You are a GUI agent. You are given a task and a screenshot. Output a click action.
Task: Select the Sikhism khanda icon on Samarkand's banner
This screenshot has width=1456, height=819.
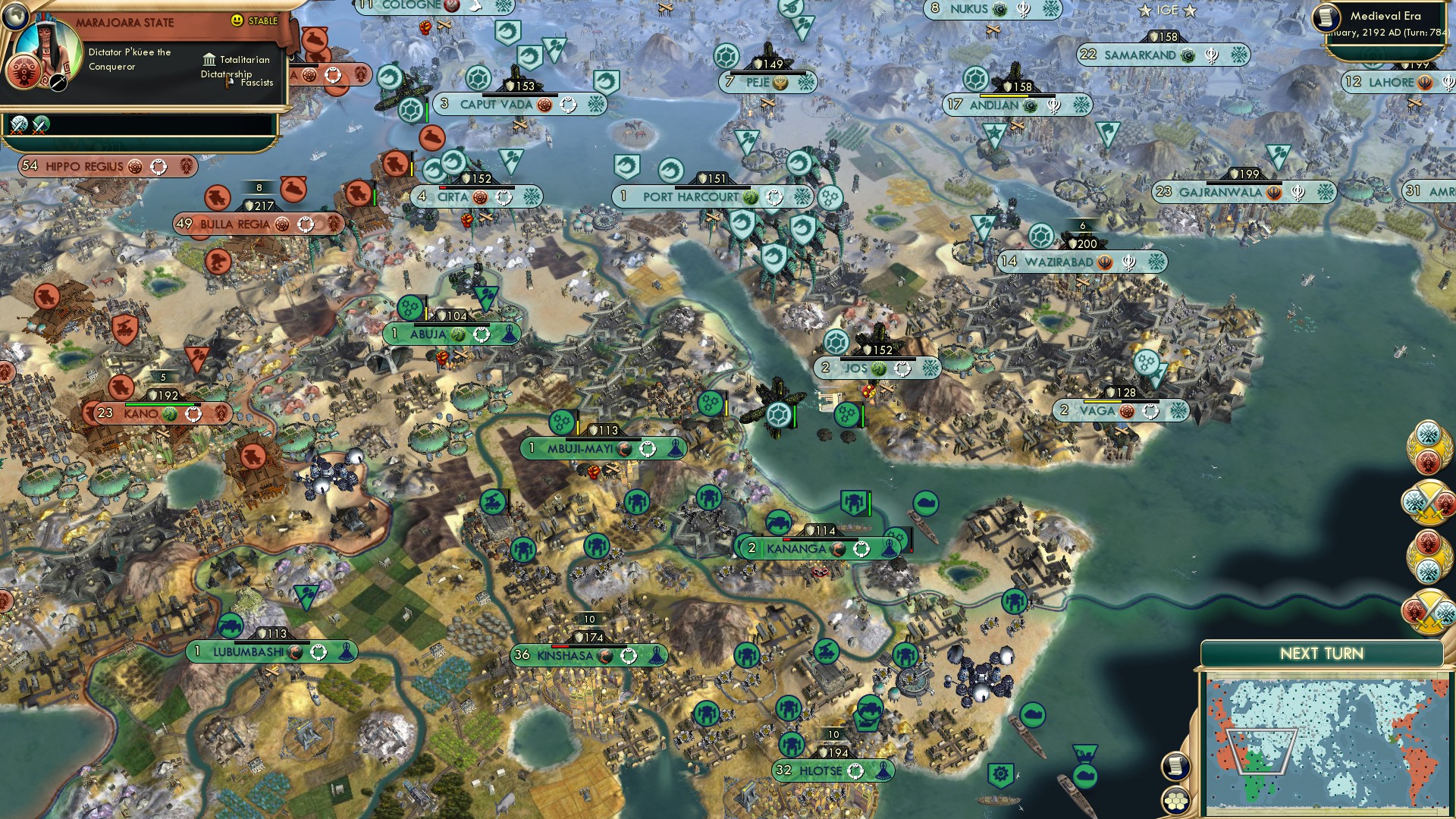[x=1214, y=55]
